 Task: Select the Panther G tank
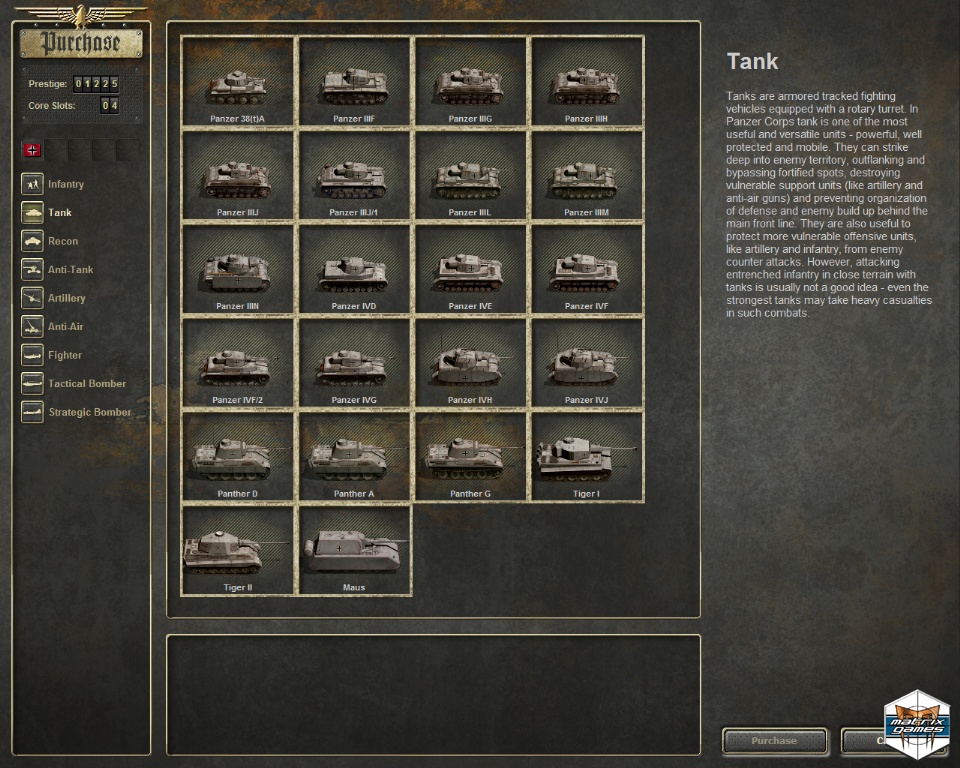(x=470, y=458)
